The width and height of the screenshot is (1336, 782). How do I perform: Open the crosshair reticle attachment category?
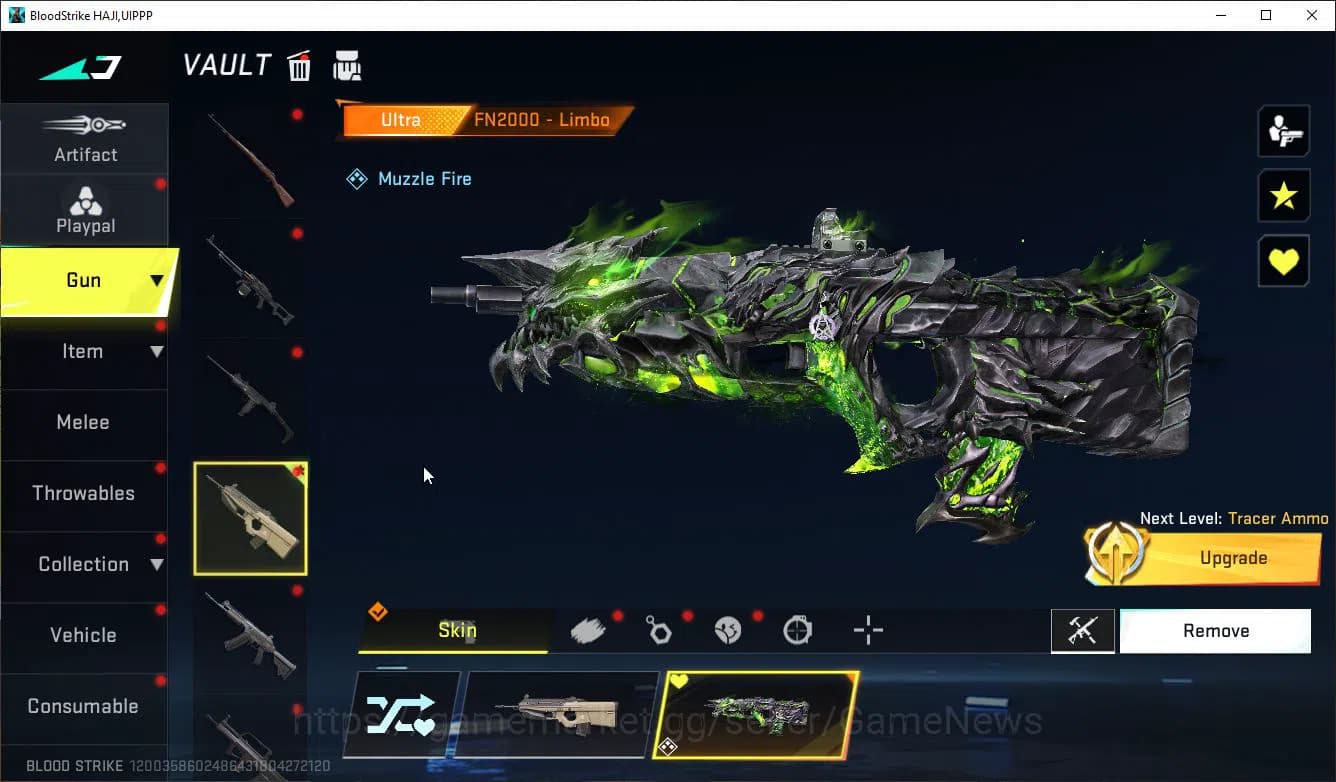(x=866, y=630)
